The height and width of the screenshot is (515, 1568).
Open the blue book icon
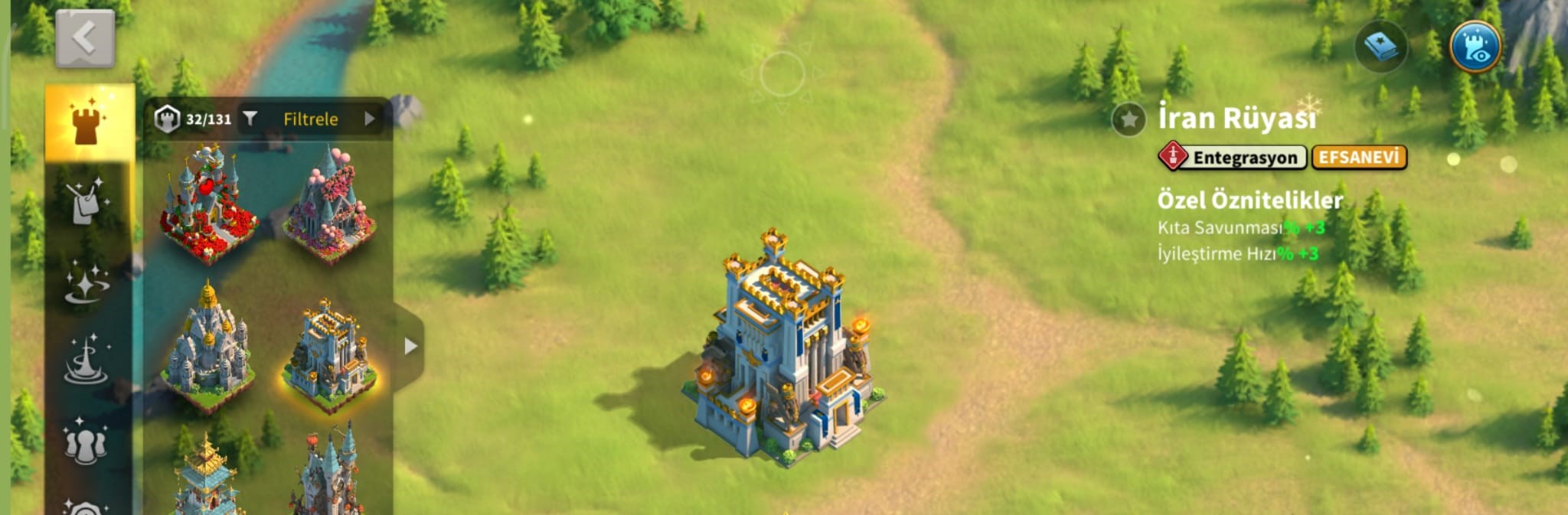(x=1380, y=47)
